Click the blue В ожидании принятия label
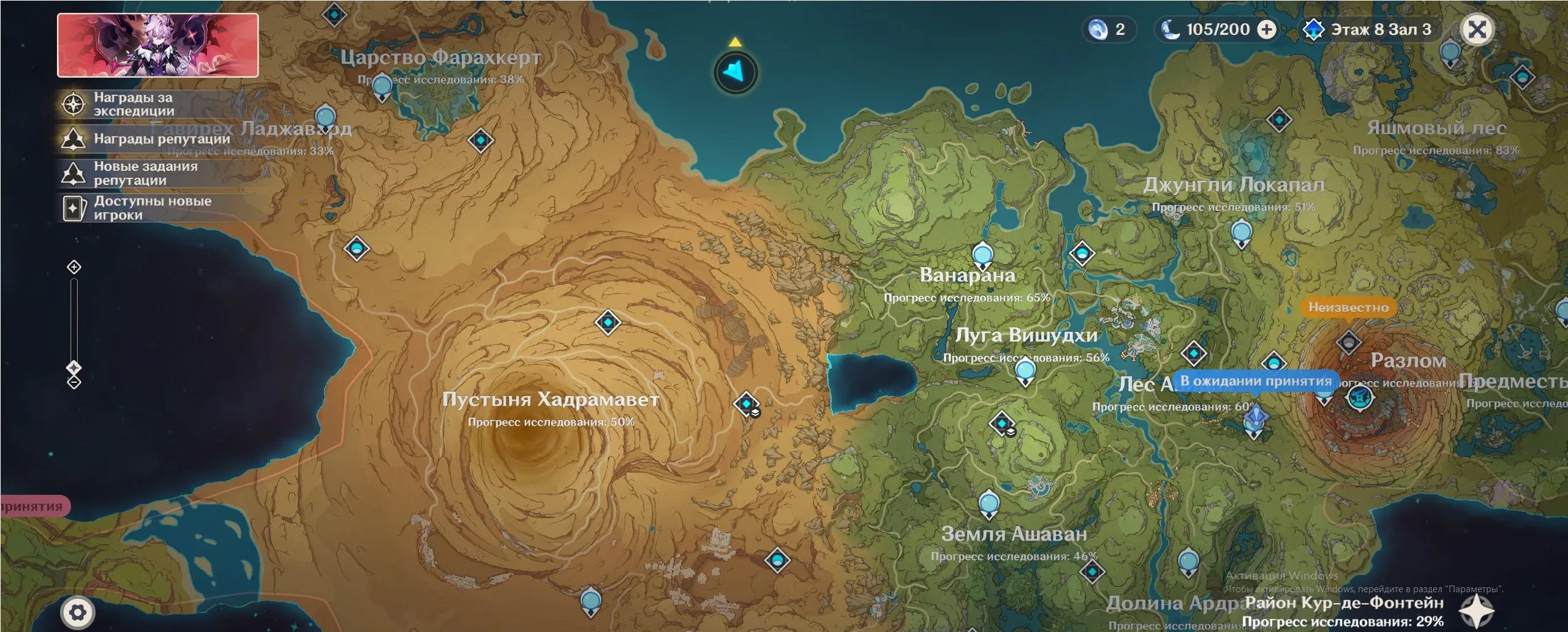 1255,381
